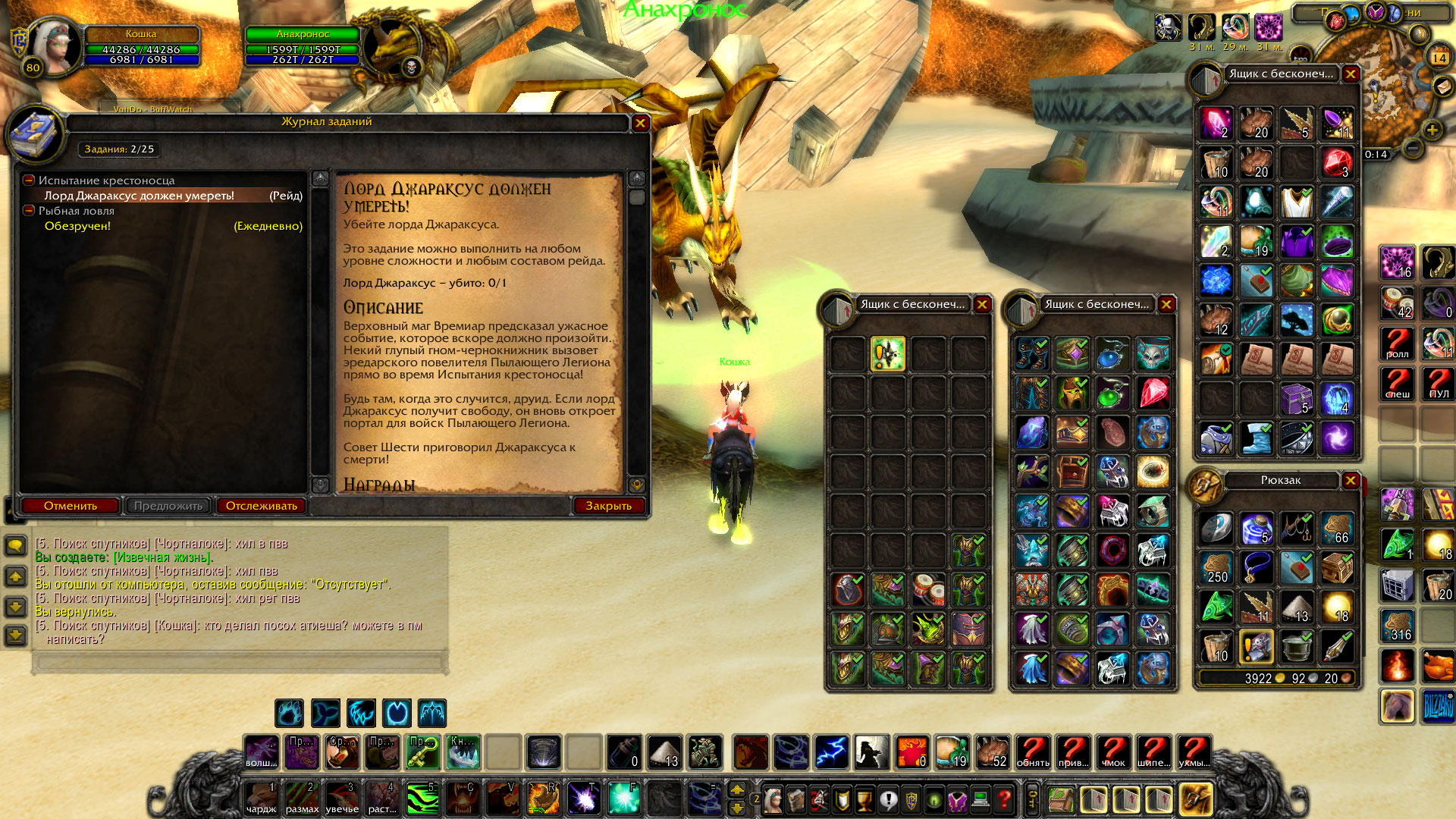The width and height of the screenshot is (1456, 819).
Task: Click the Кошка player portrait
Action: 55,47
